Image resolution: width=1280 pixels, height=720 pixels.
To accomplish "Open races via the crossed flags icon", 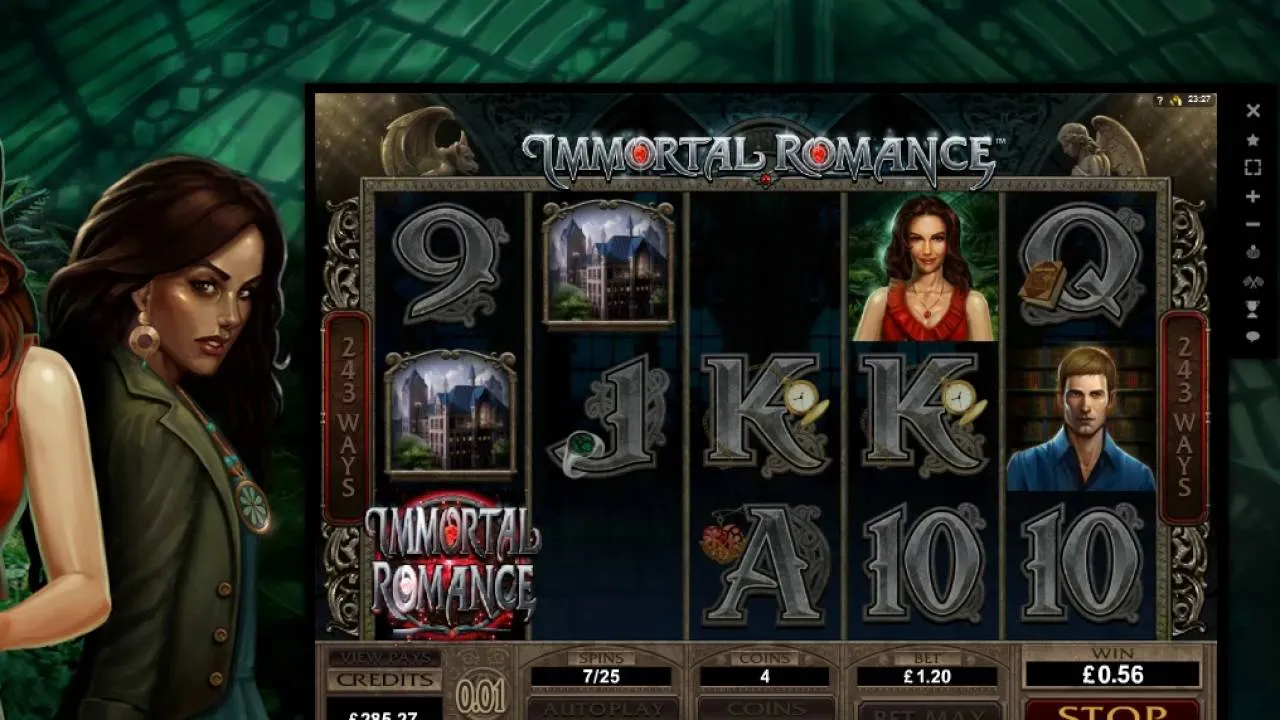I will [x=1254, y=282].
